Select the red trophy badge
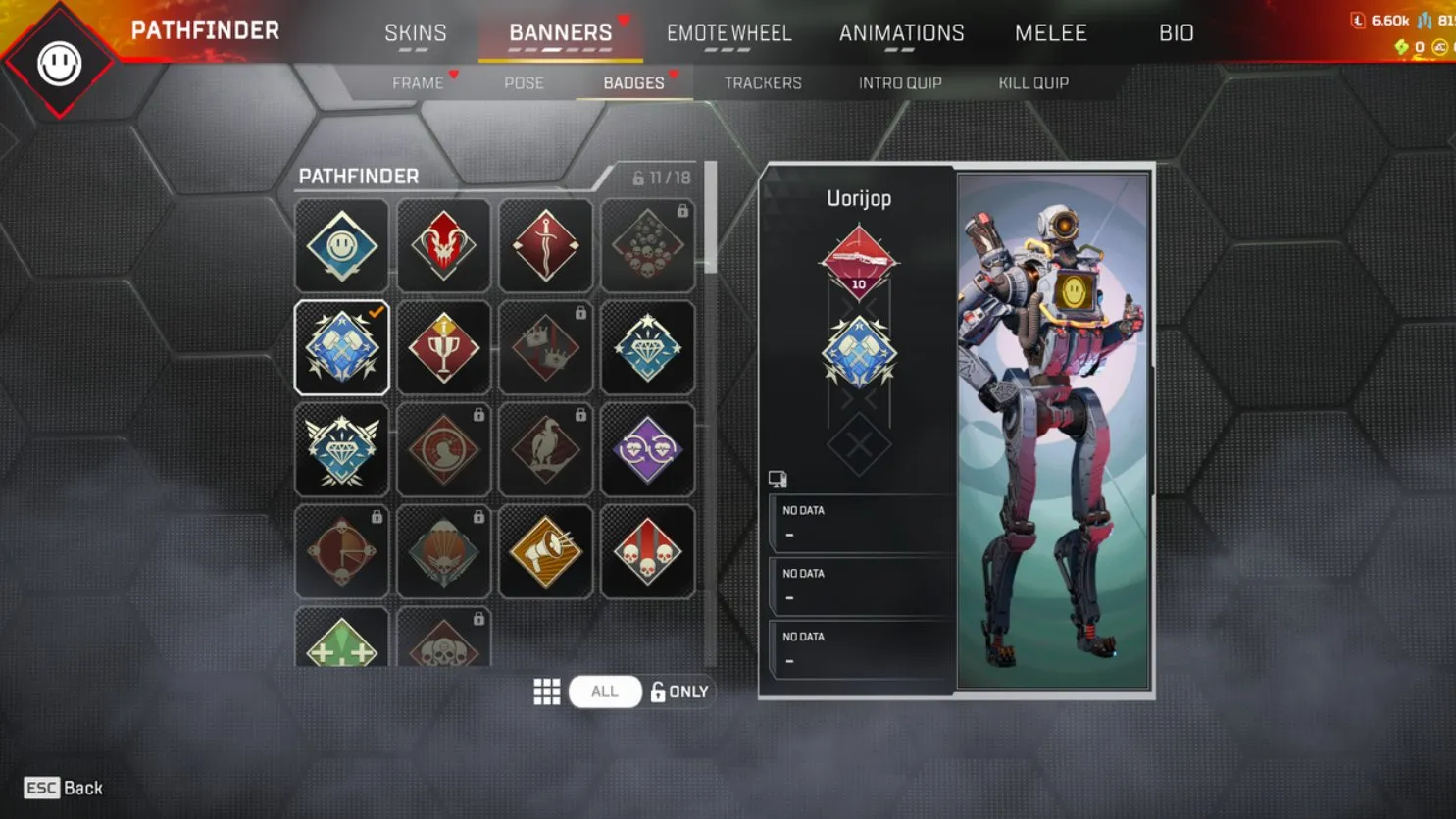1456x819 pixels. tap(443, 347)
